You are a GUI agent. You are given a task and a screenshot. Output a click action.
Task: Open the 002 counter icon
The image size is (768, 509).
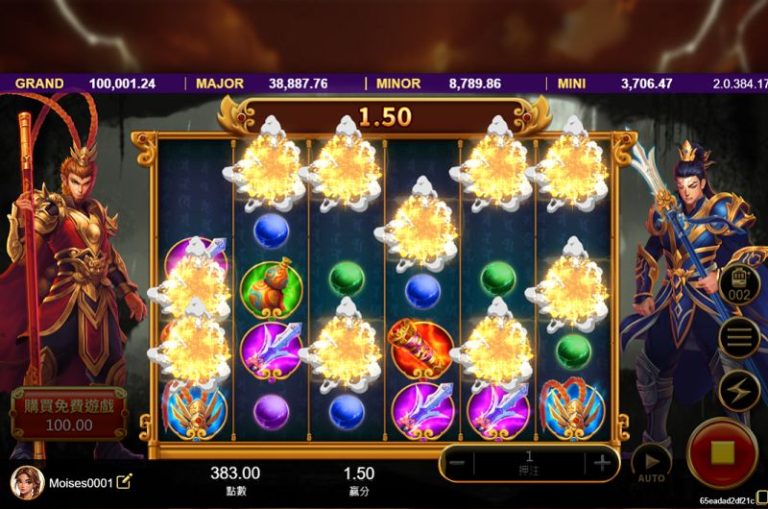click(x=739, y=285)
